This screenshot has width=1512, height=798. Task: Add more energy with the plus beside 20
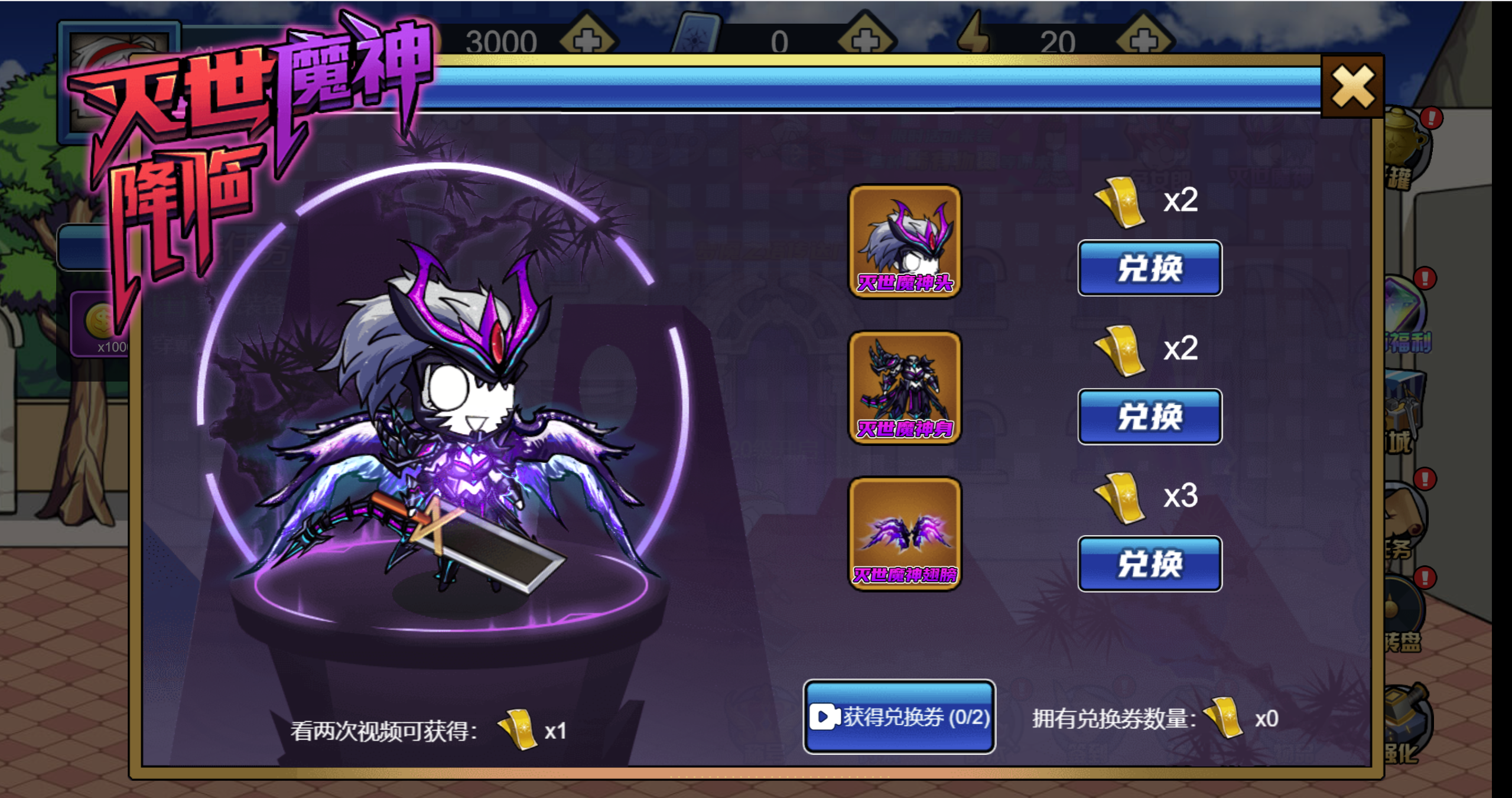(x=1144, y=40)
